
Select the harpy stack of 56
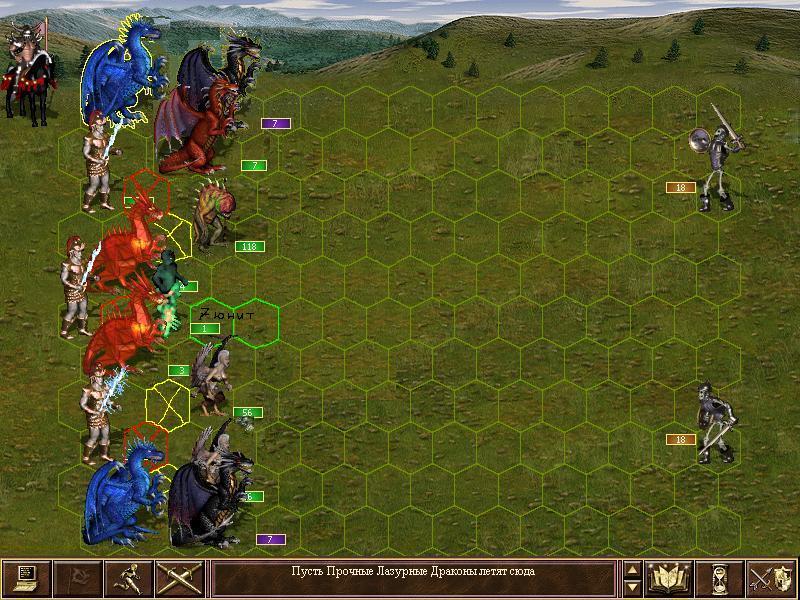[214, 378]
